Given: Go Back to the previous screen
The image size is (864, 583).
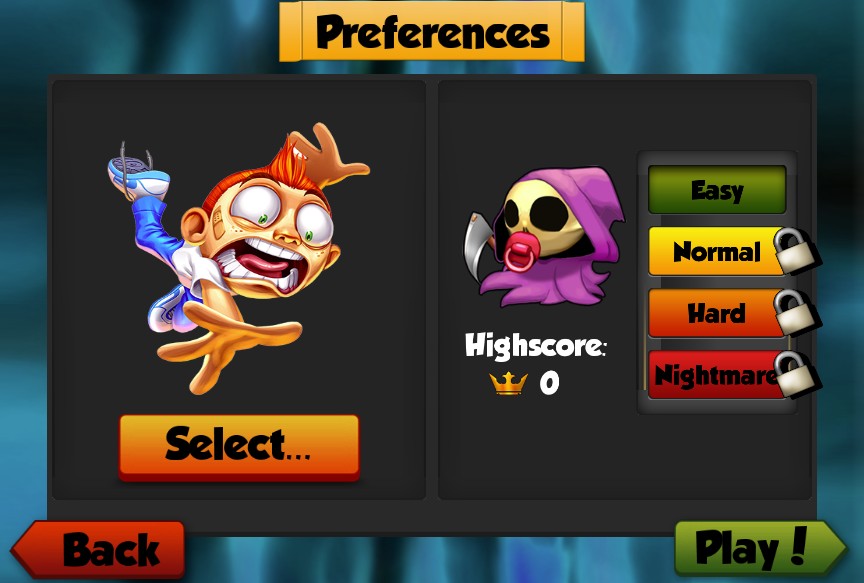Looking at the screenshot, I should click(100, 549).
